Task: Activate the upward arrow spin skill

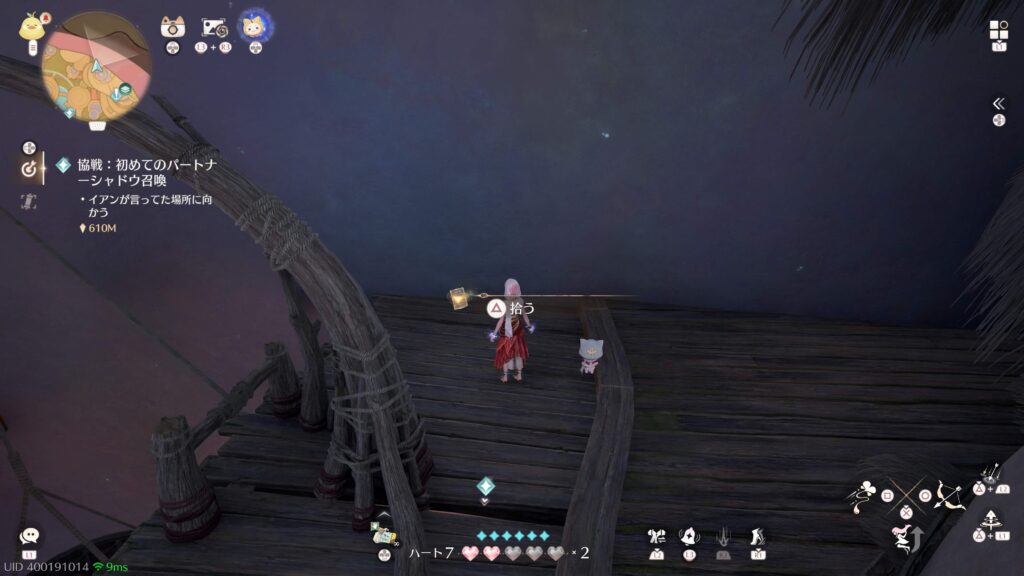Action: (x=992, y=520)
